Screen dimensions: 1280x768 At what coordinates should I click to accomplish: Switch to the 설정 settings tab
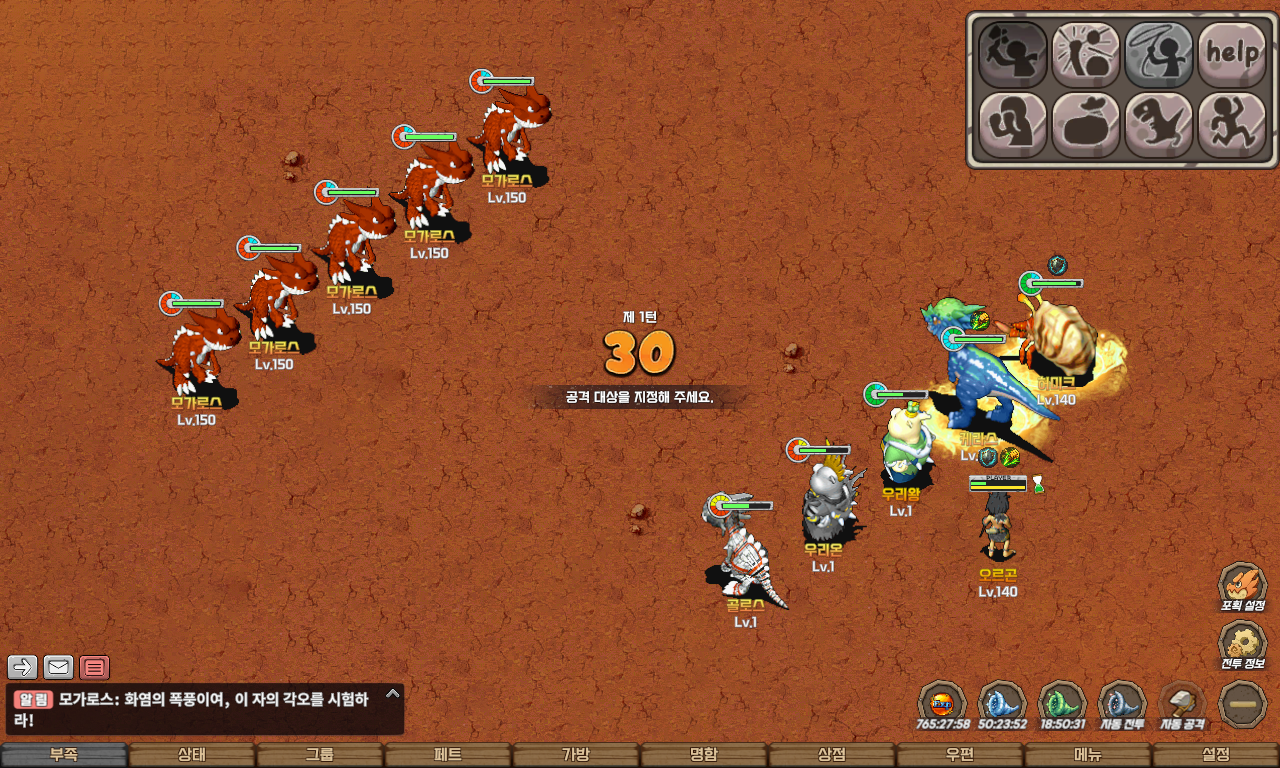[1216, 755]
